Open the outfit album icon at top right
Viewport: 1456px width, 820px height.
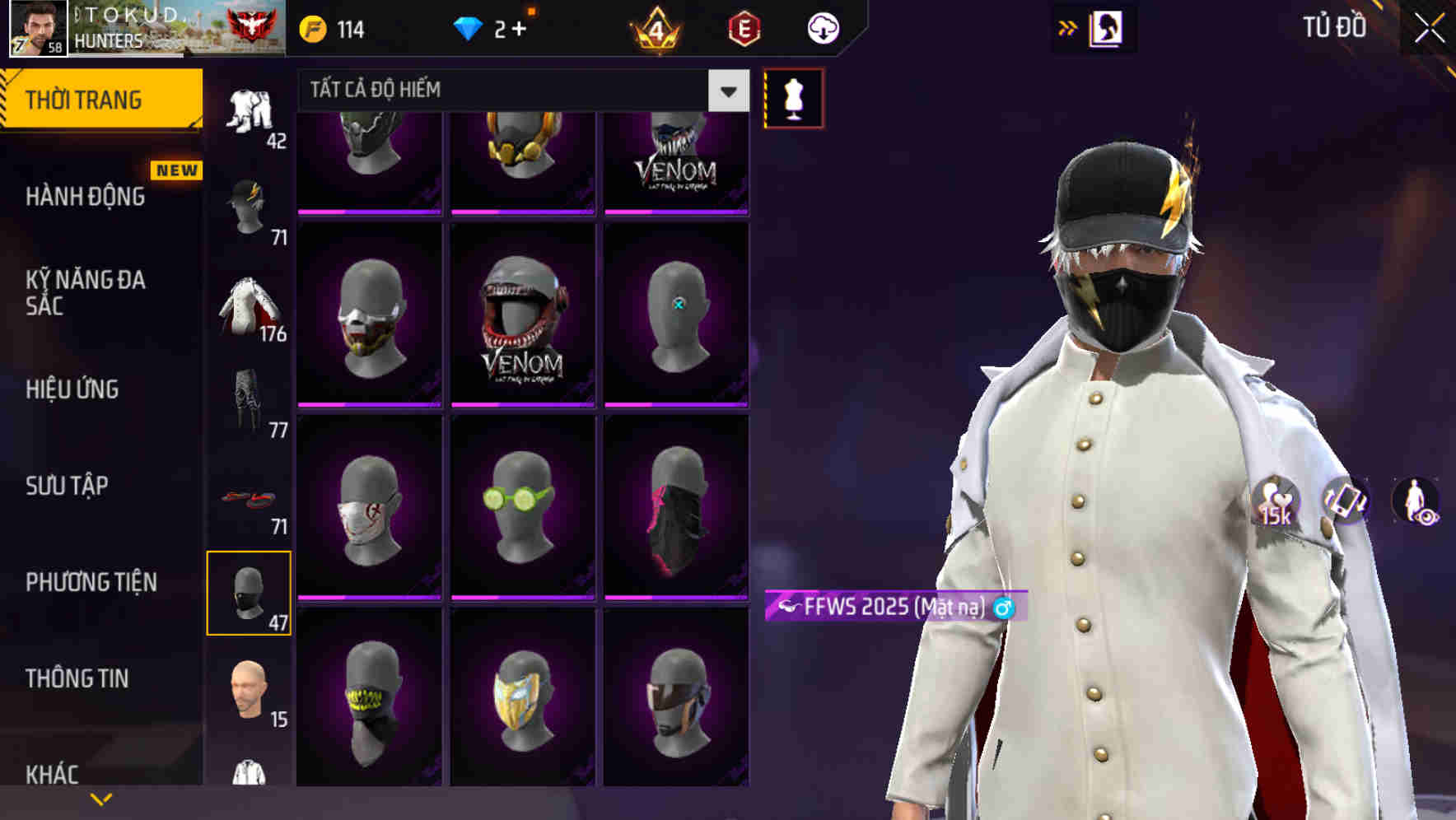[1104, 27]
